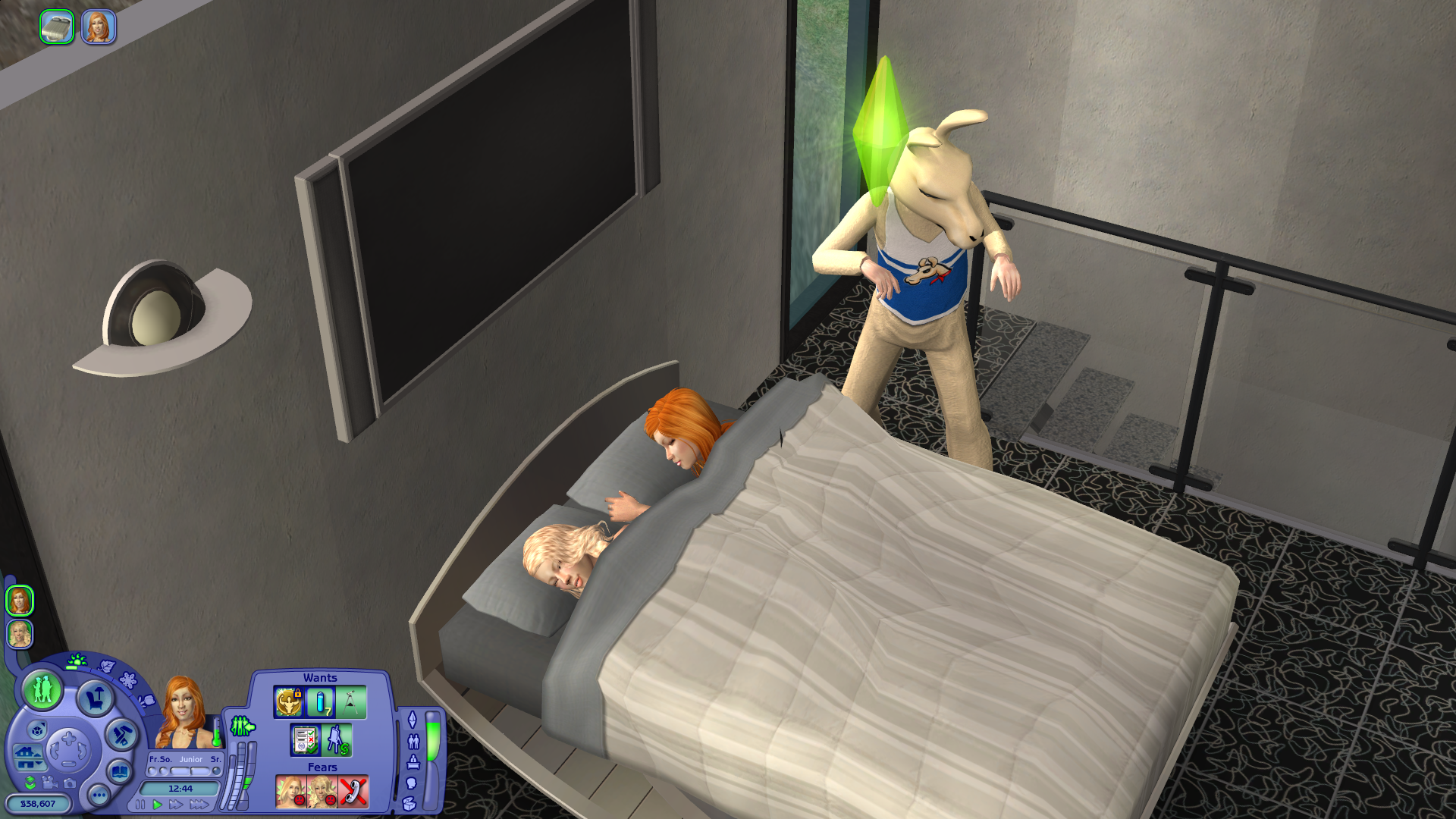Enter Buy mode via the armchair button
The width and height of the screenshot is (1456, 819).
point(95,698)
